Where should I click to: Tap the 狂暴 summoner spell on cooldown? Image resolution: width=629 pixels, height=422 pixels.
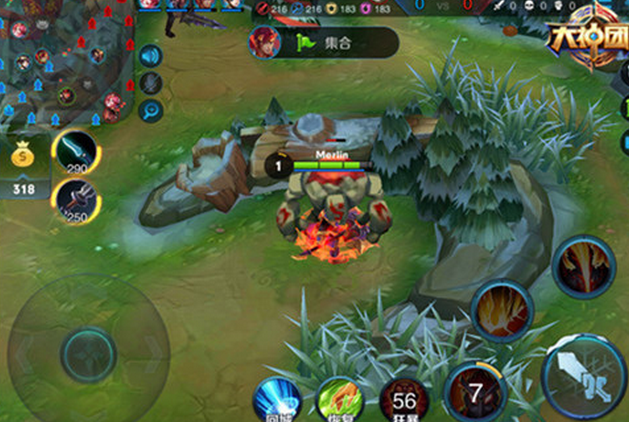pos(403,400)
